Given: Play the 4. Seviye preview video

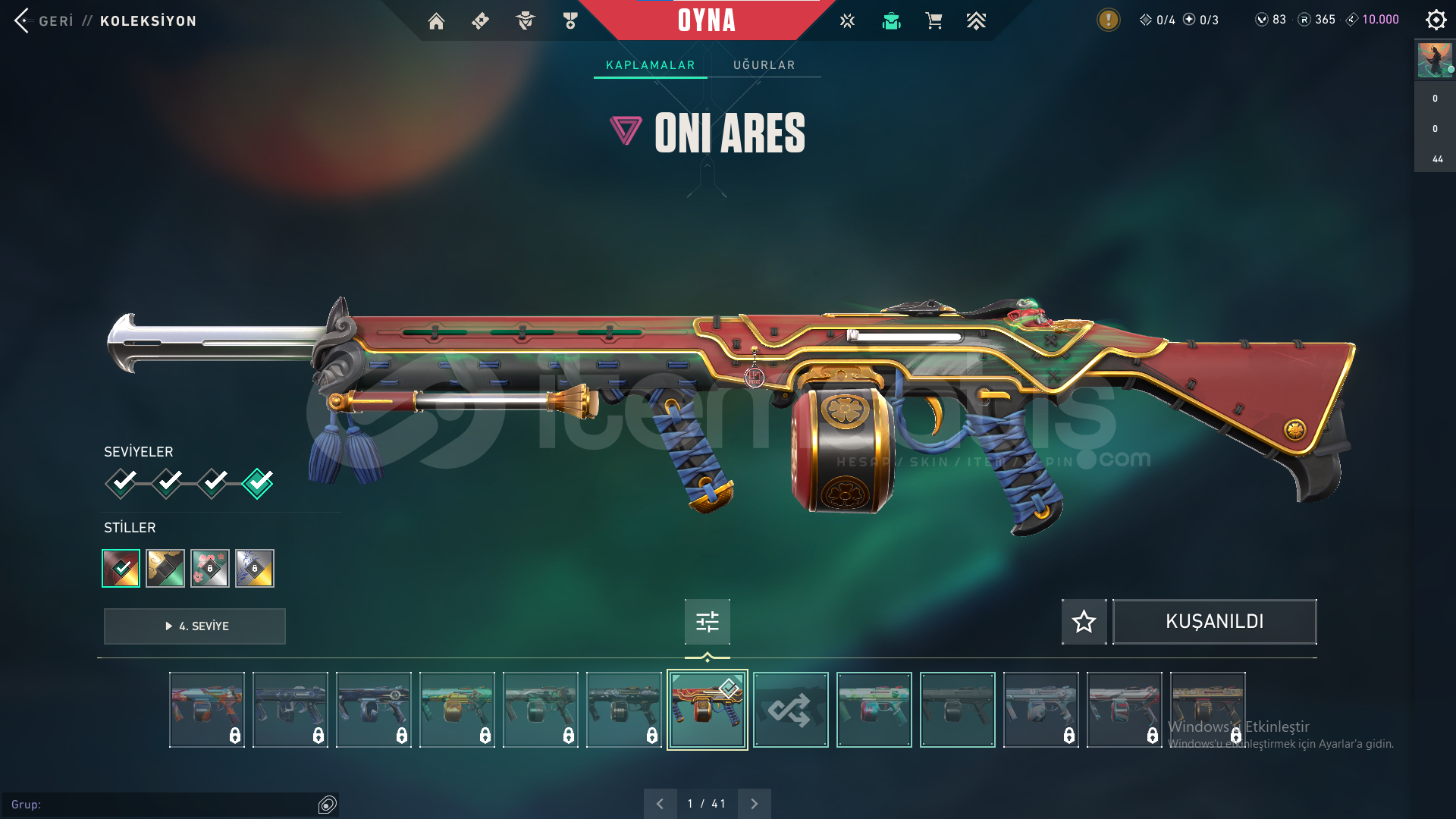Looking at the screenshot, I should [x=195, y=626].
